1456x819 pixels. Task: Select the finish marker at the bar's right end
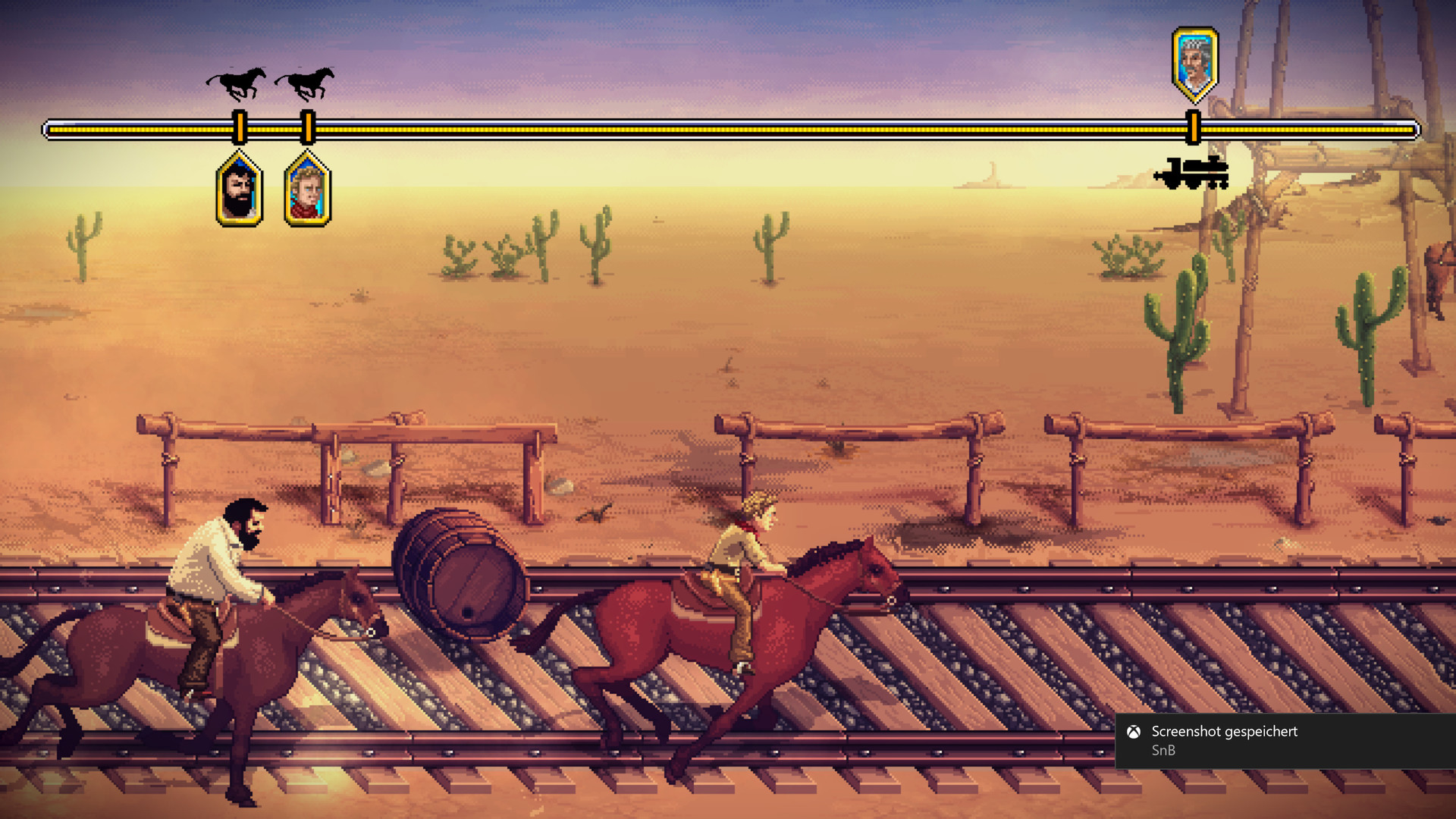[x=1192, y=126]
